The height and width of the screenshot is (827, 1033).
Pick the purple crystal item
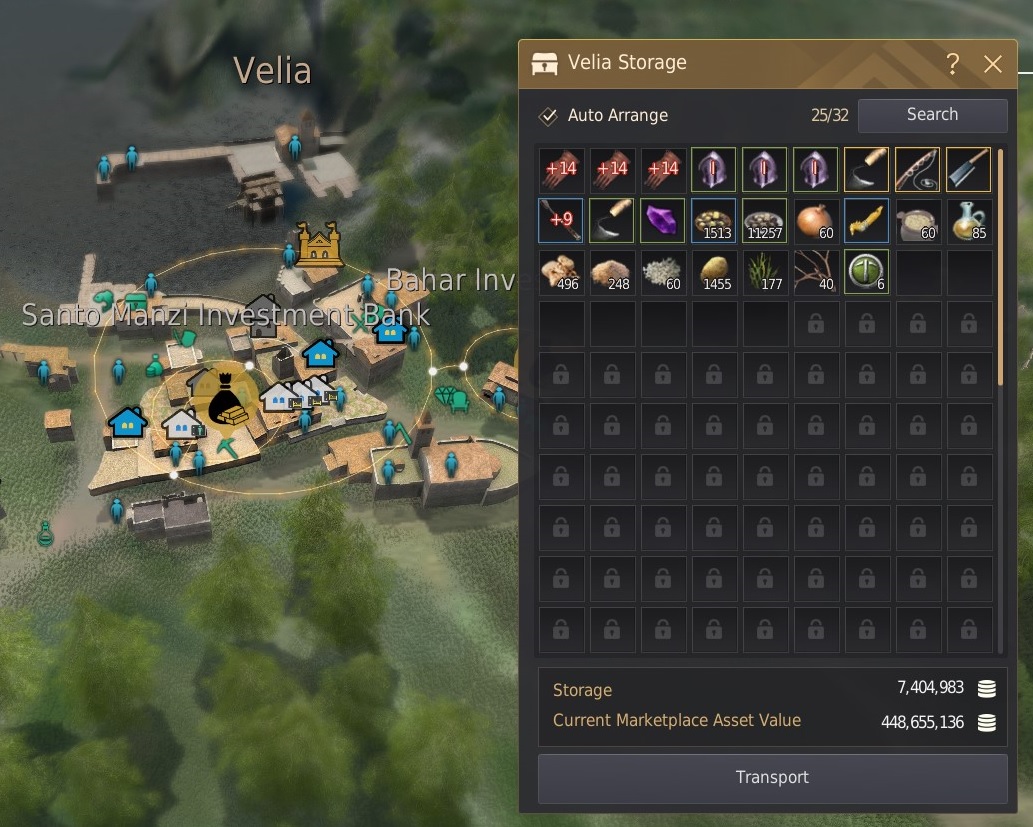pos(662,221)
